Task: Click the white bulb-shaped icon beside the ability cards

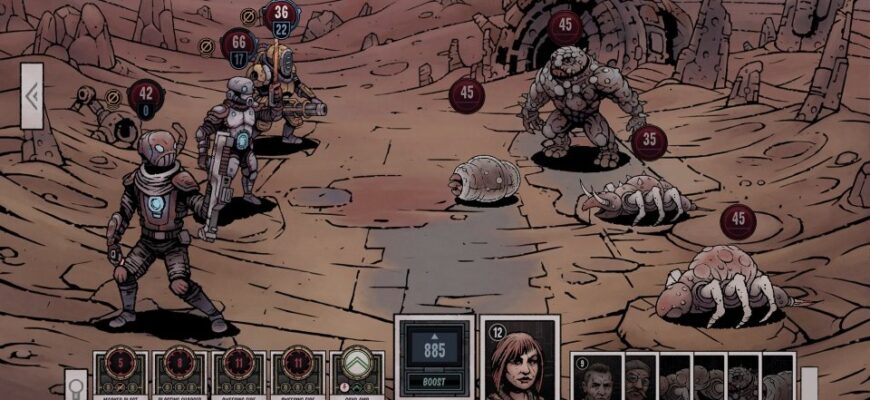Action: (75, 384)
